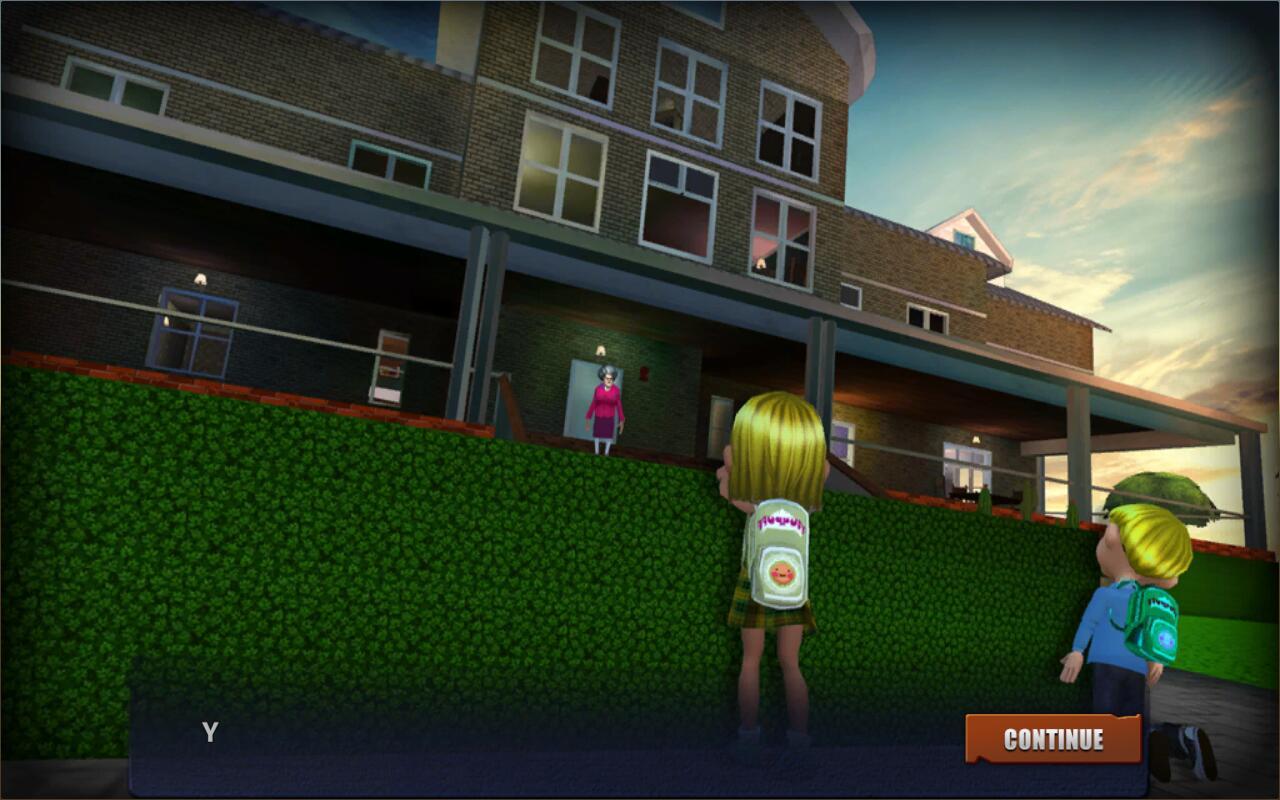Continue past the dialogue text

coord(1053,739)
